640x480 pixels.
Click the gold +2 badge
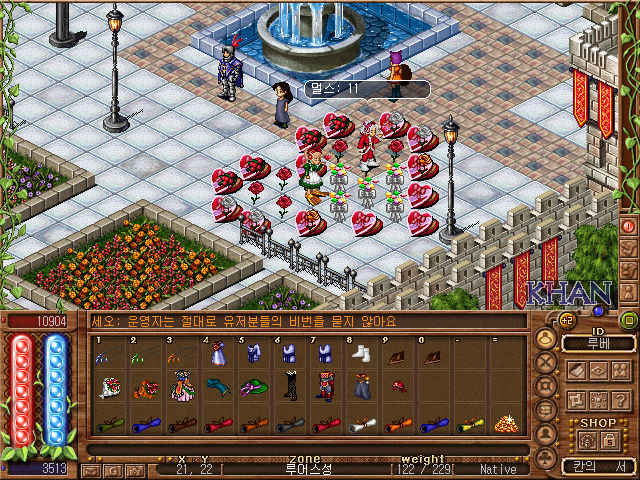click(565, 320)
